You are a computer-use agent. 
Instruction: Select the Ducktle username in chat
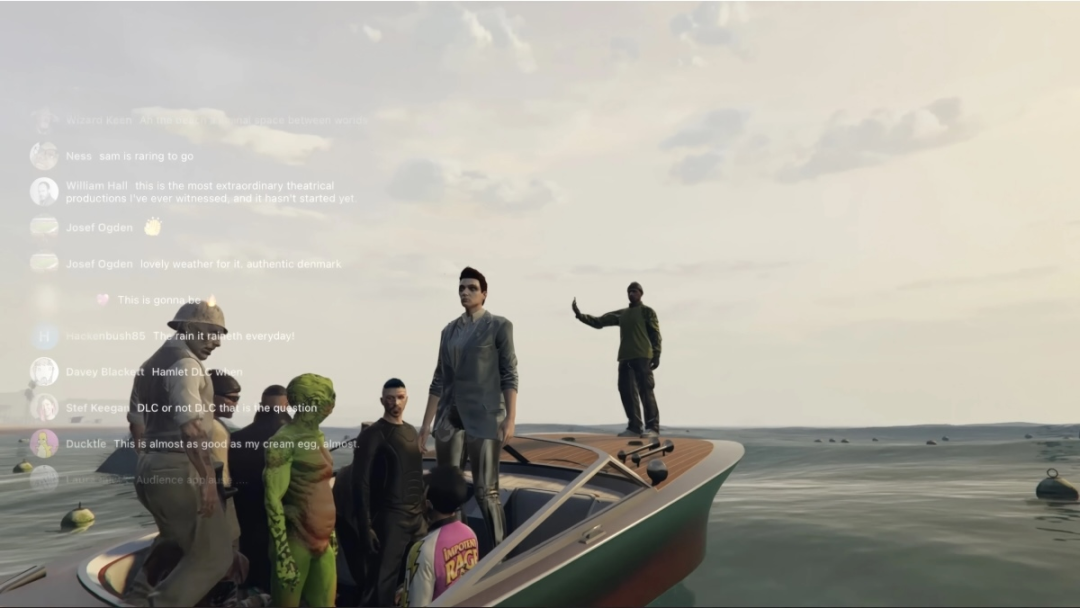point(86,443)
